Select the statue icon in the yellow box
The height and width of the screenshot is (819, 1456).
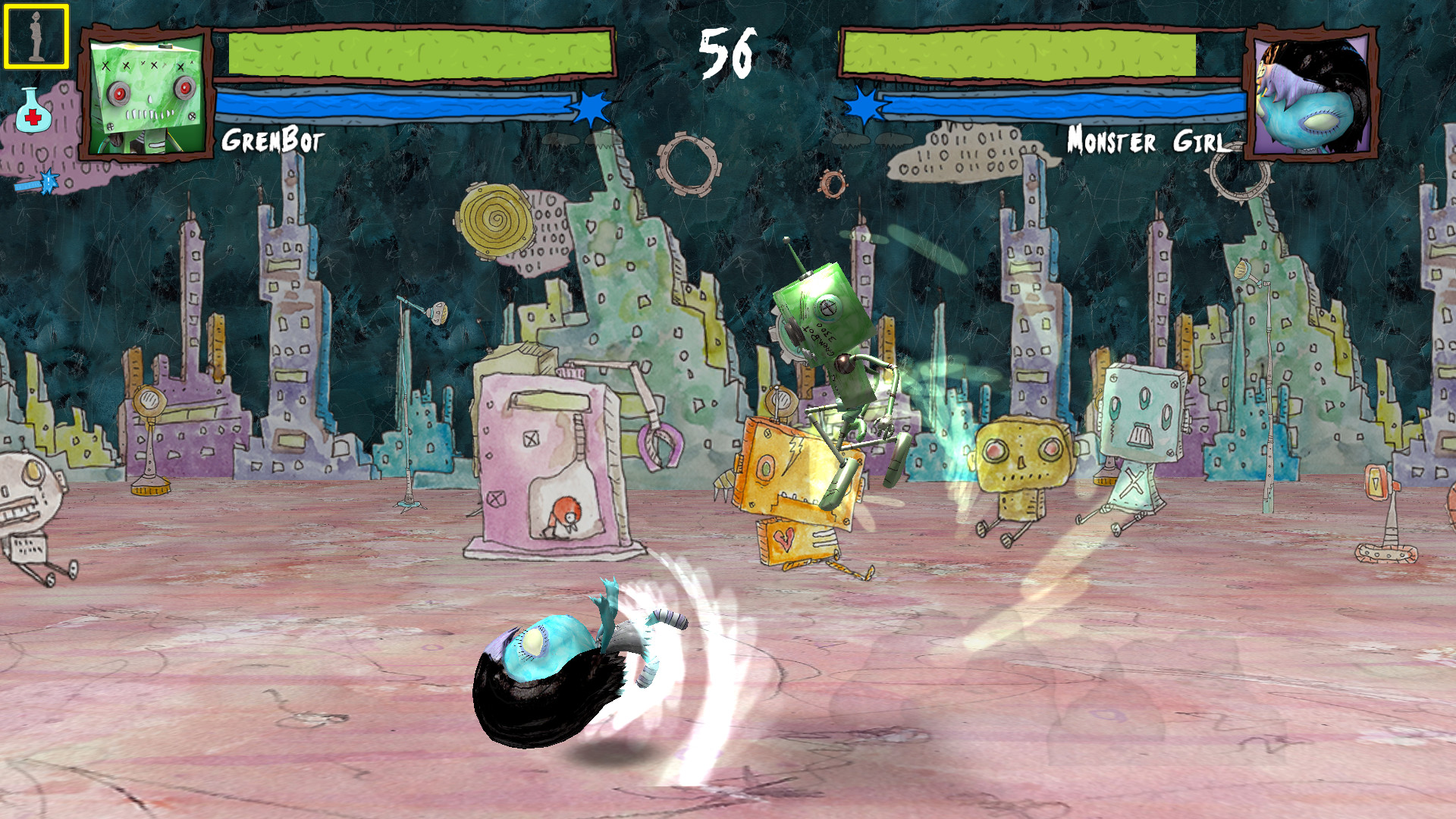pos(34,36)
